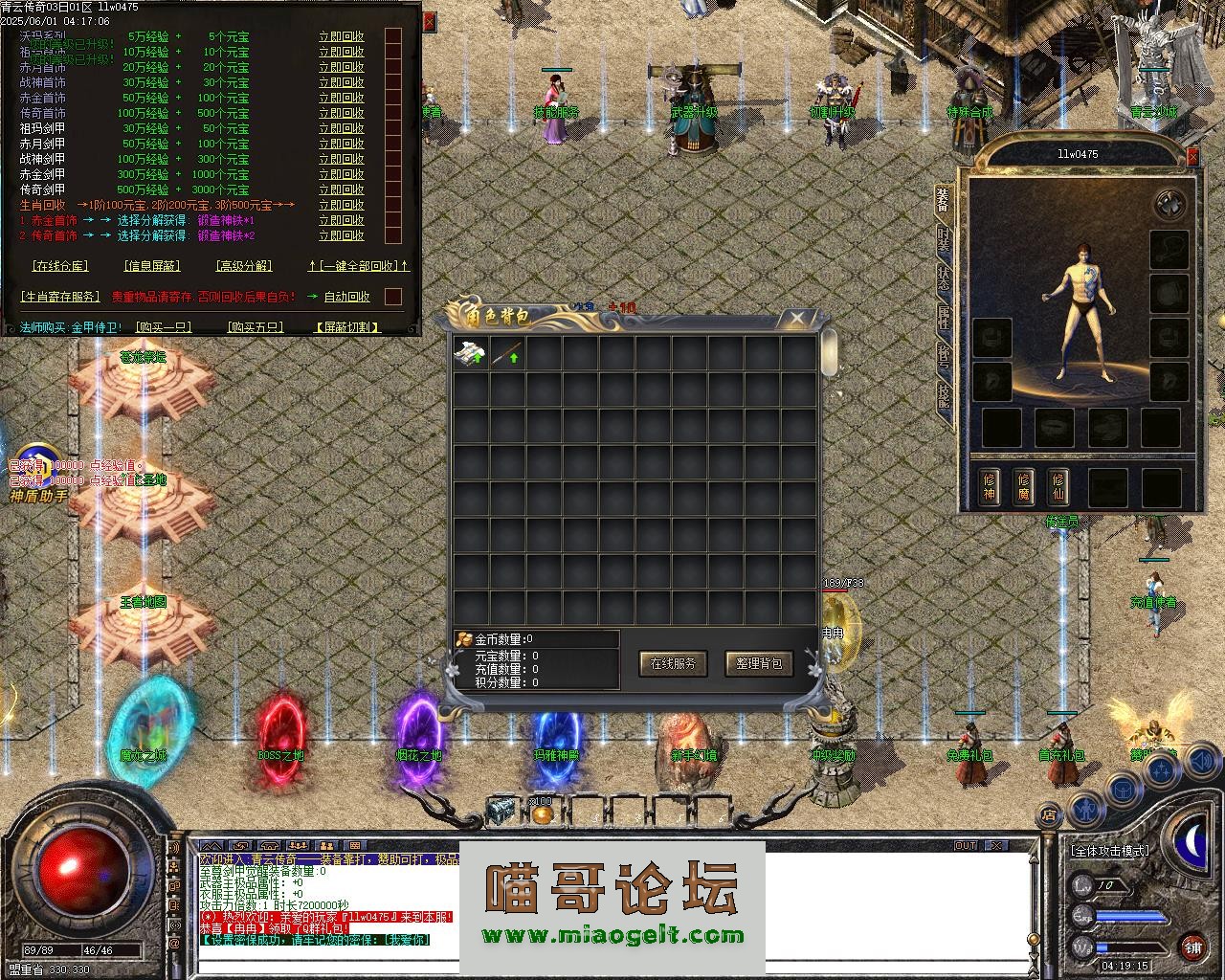Screen dimensions: 1225x980
Task: Select the scroll bundle item in the backpack
Action: [x=470, y=354]
